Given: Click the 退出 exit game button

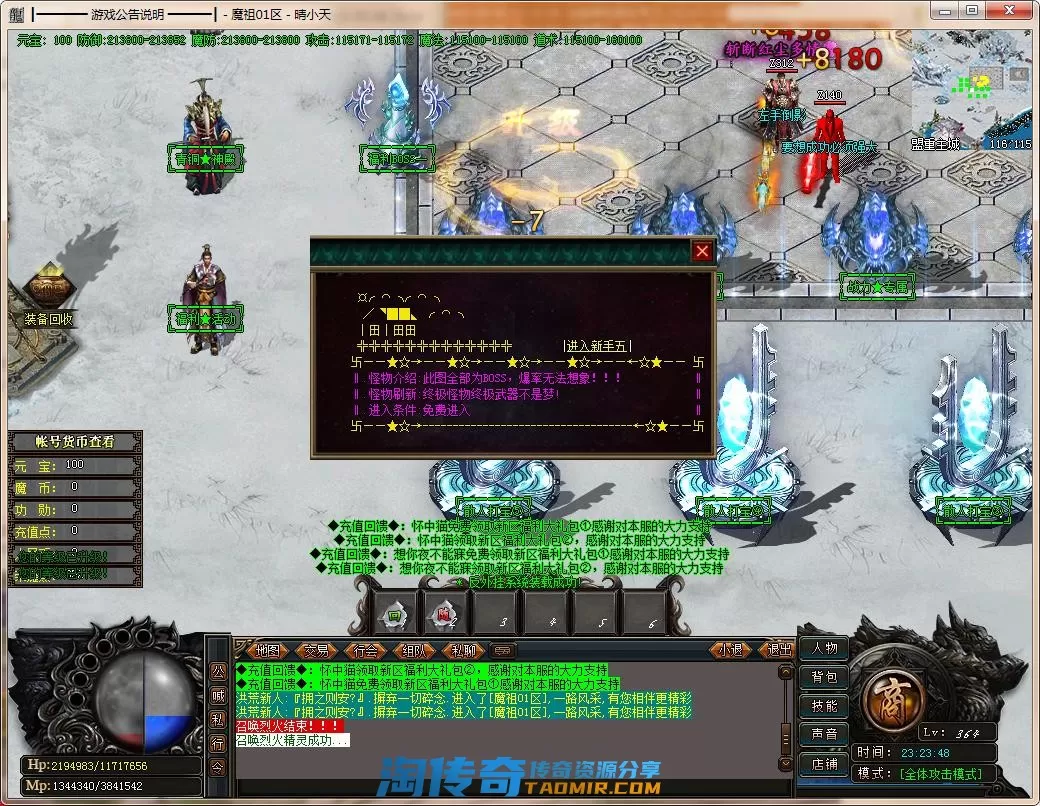Looking at the screenshot, I should (x=777, y=650).
